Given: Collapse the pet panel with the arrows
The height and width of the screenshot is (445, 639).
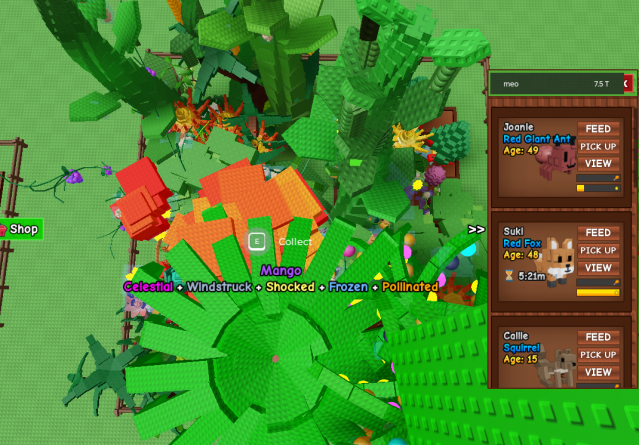Looking at the screenshot, I should point(476,229).
